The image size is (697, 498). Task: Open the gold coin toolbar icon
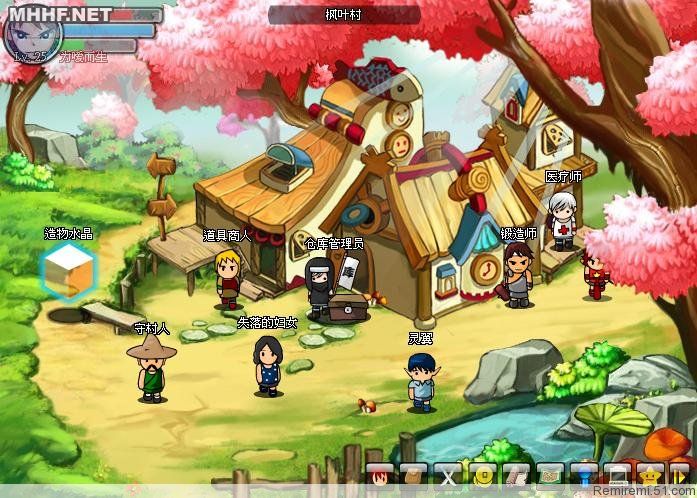483,476
